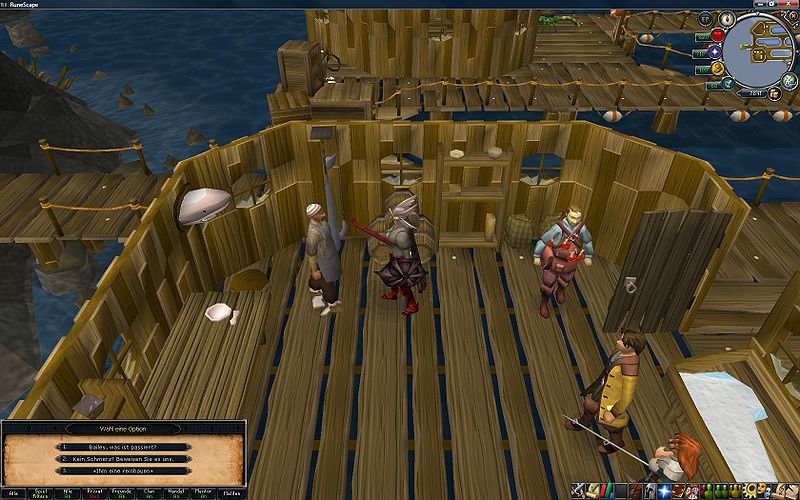
Task: Toggle run with the yellow energy orb
Action: coord(716,68)
